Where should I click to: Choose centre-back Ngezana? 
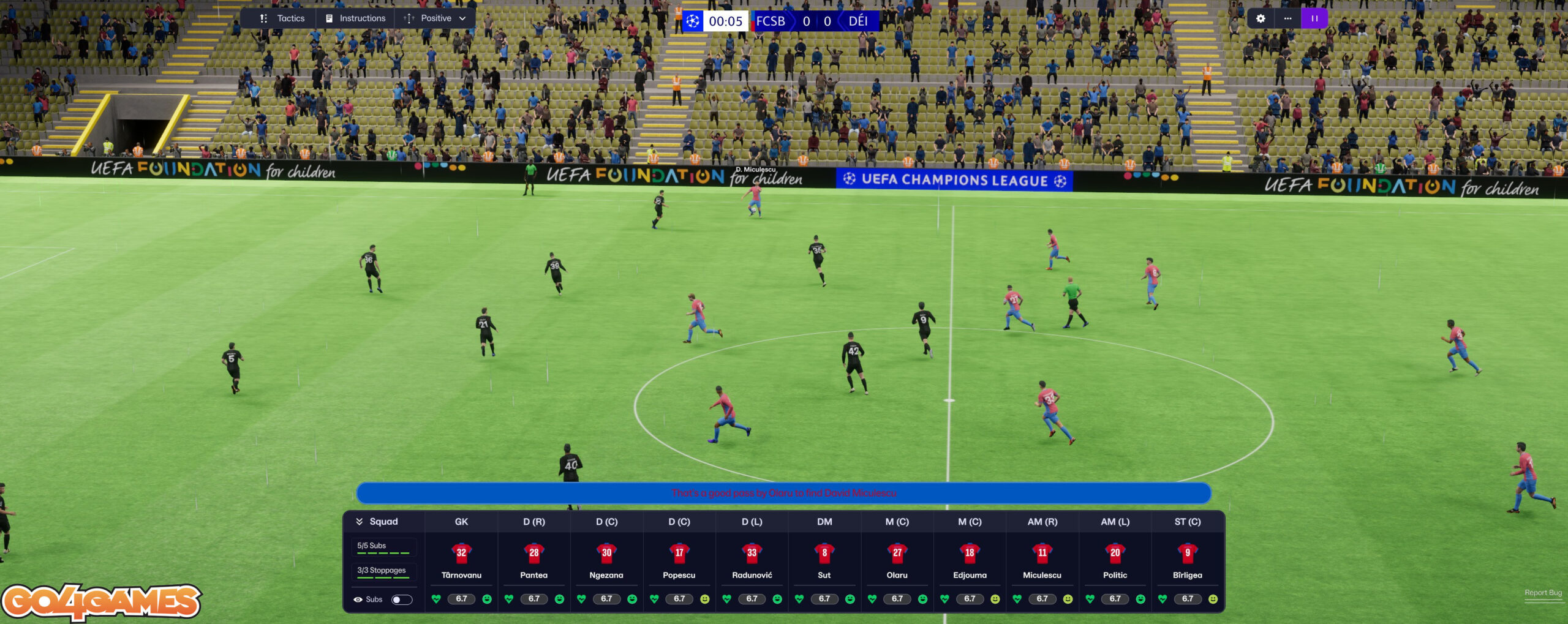606,553
